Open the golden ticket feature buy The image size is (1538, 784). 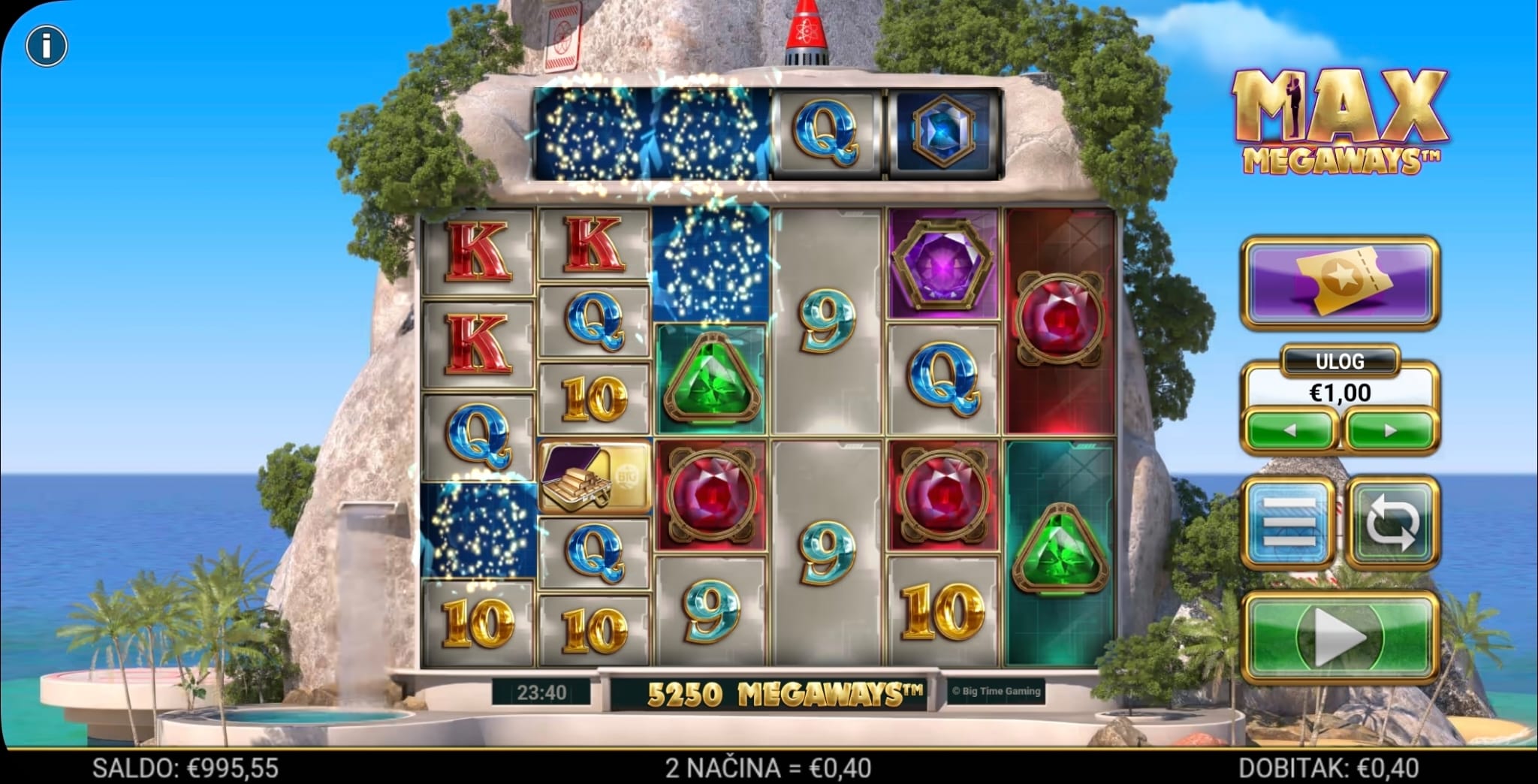(1340, 282)
